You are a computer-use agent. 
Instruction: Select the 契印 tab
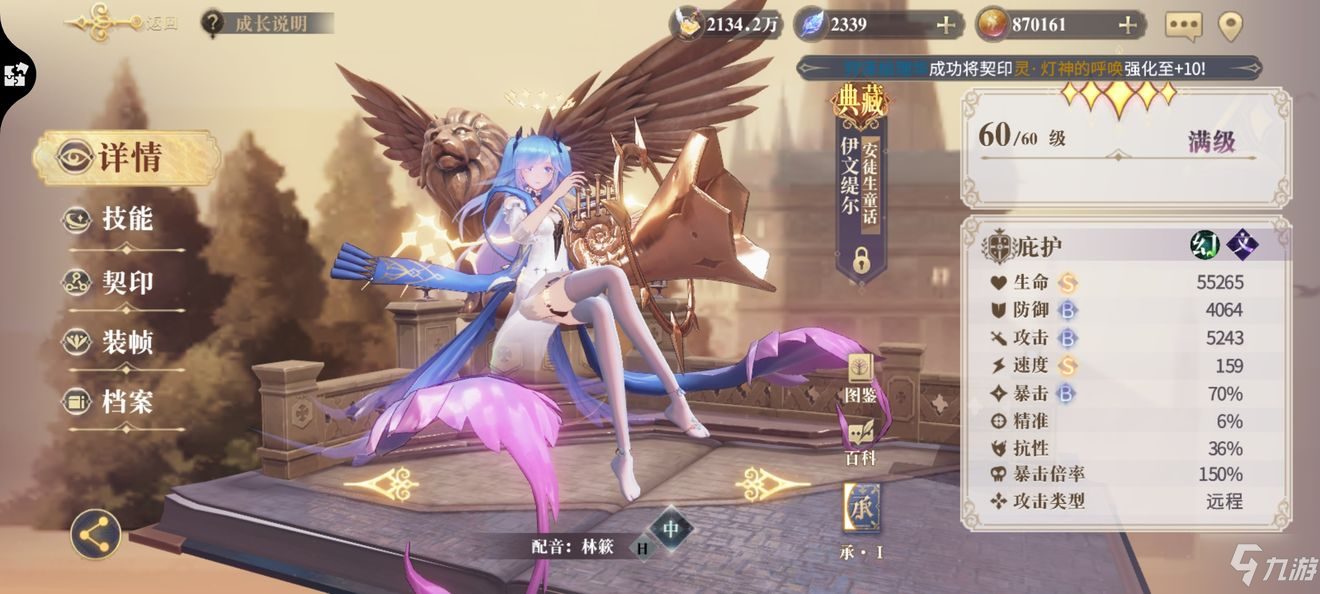[x=126, y=282]
